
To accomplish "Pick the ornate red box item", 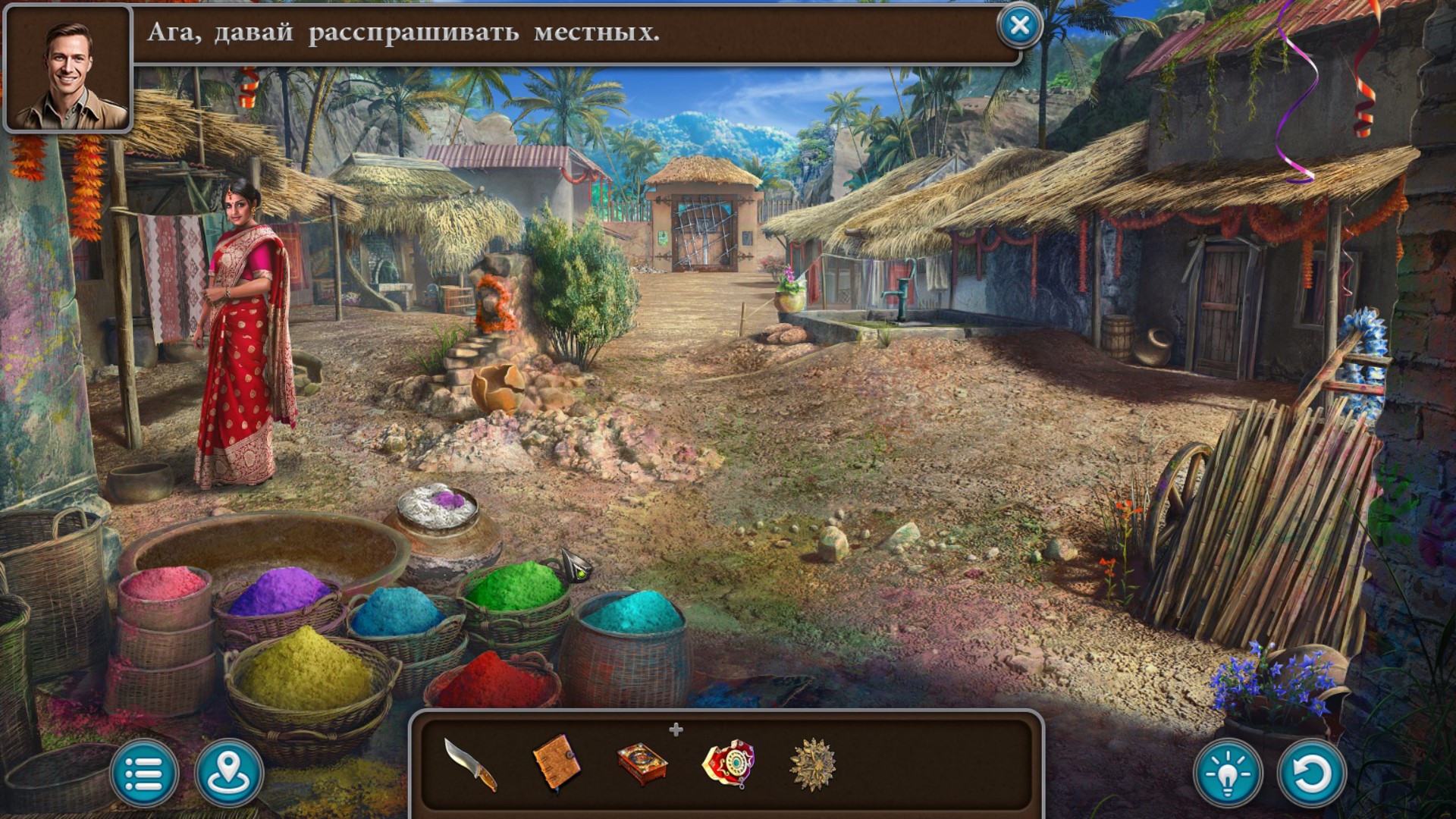I will (642, 763).
